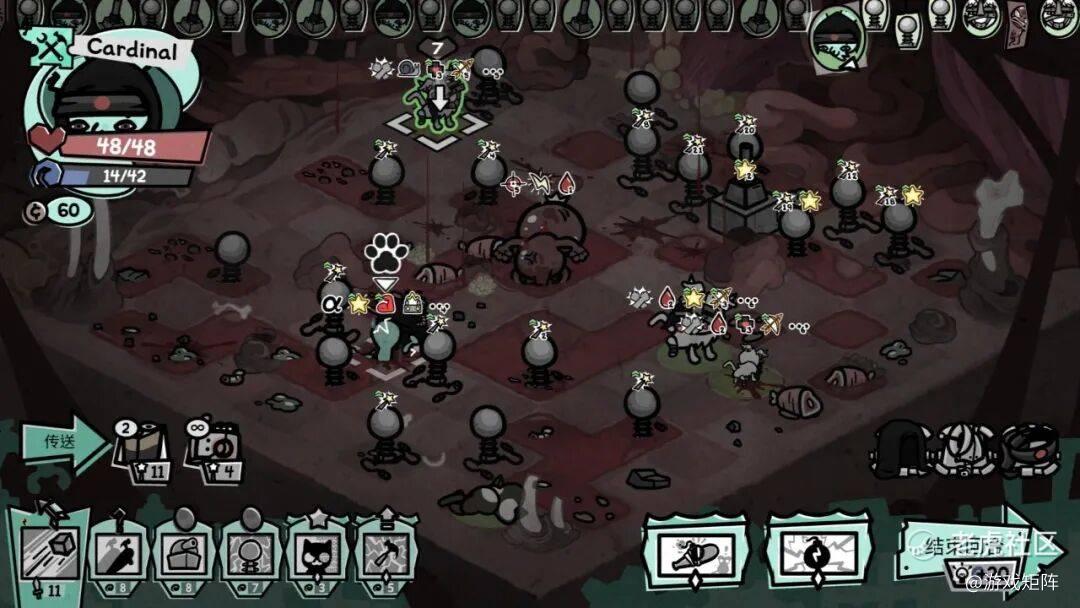Select the camera item with cost 4

[x=212, y=448]
